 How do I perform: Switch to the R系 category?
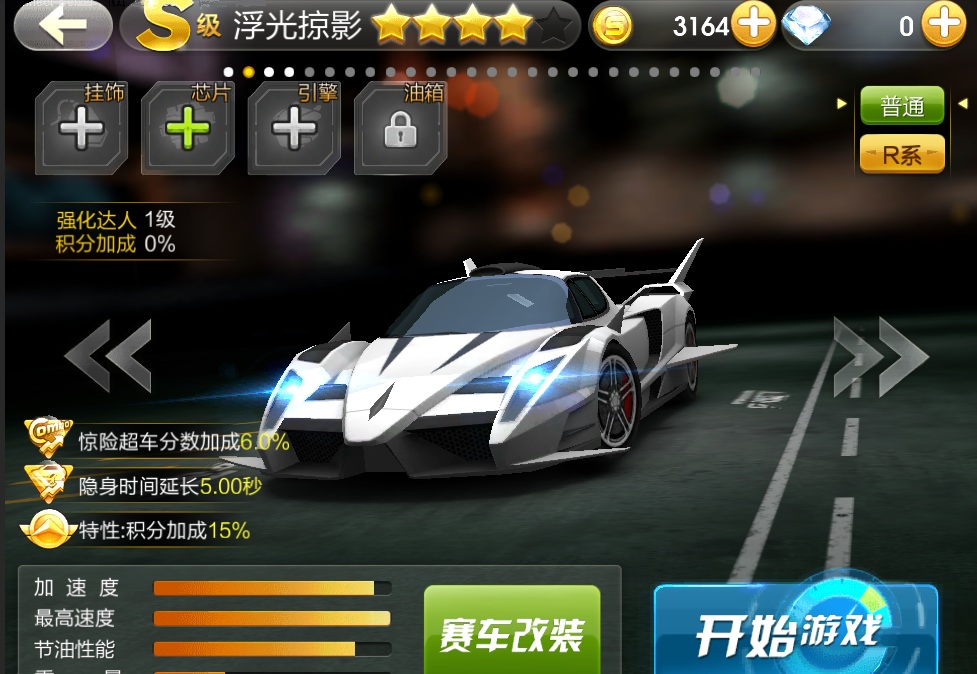(x=902, y=154)
